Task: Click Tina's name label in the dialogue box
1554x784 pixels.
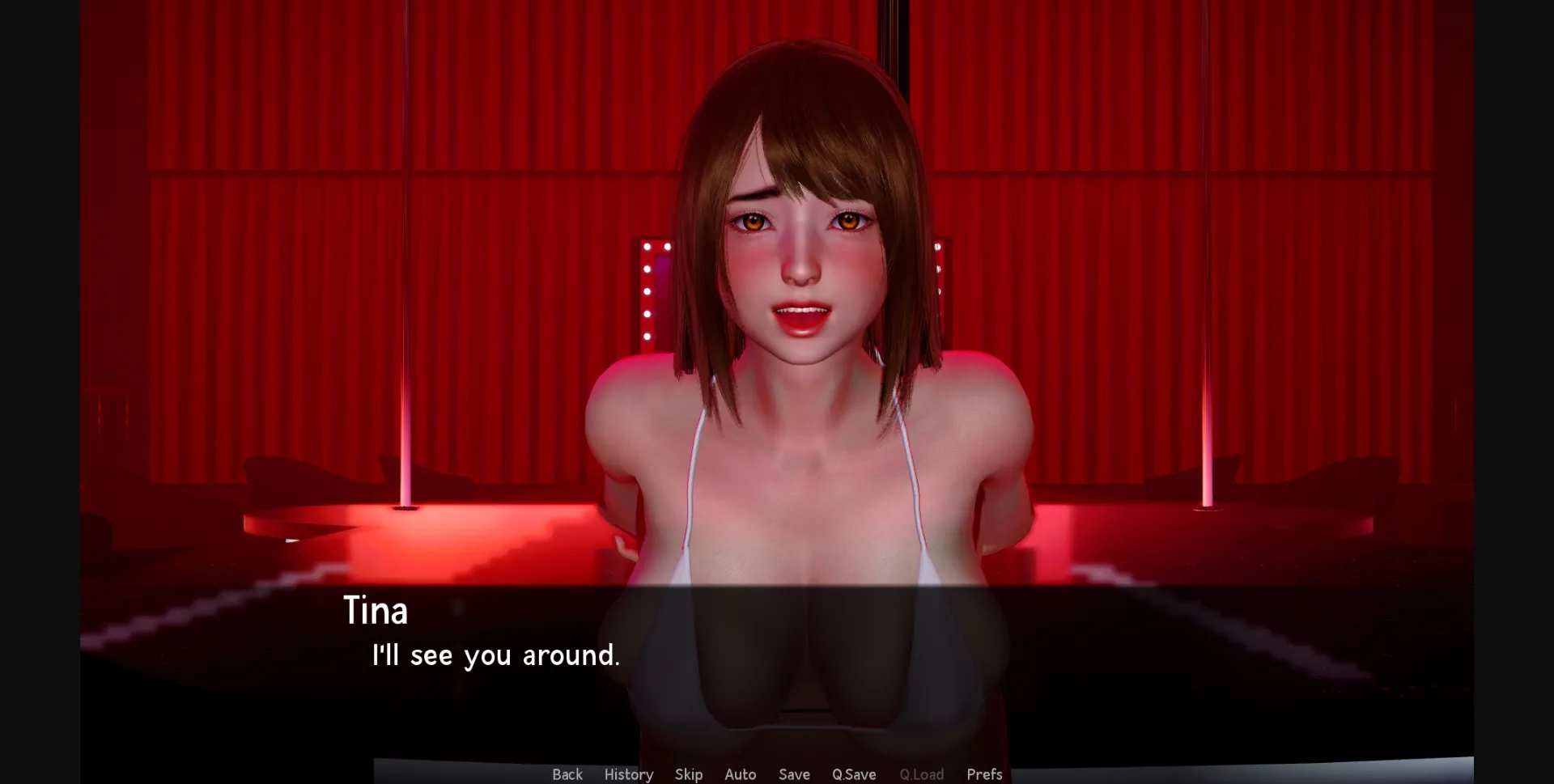Action: click(376, 611)
